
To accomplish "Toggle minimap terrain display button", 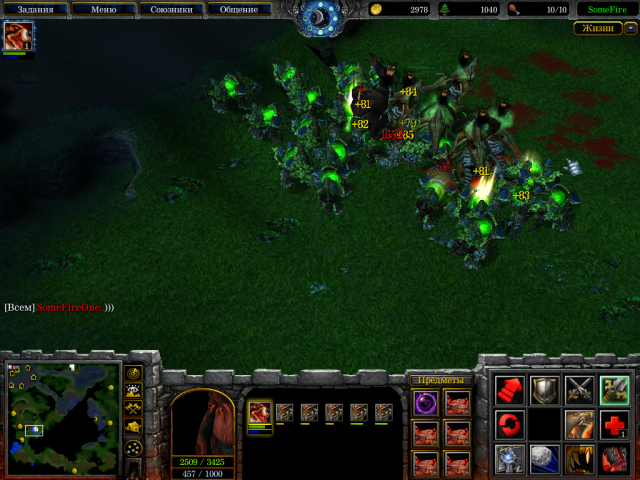I will pyautogui.click(x=133, y=391).
